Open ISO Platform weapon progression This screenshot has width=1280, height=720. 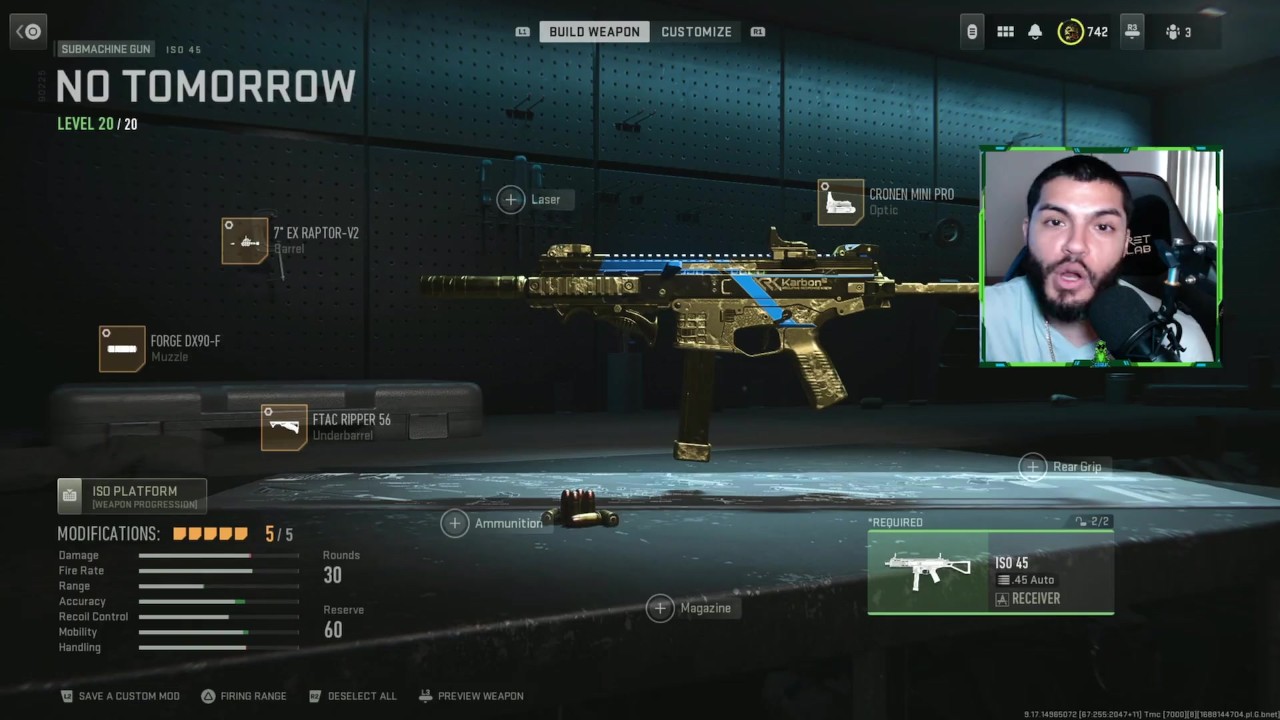pos(132,496)
